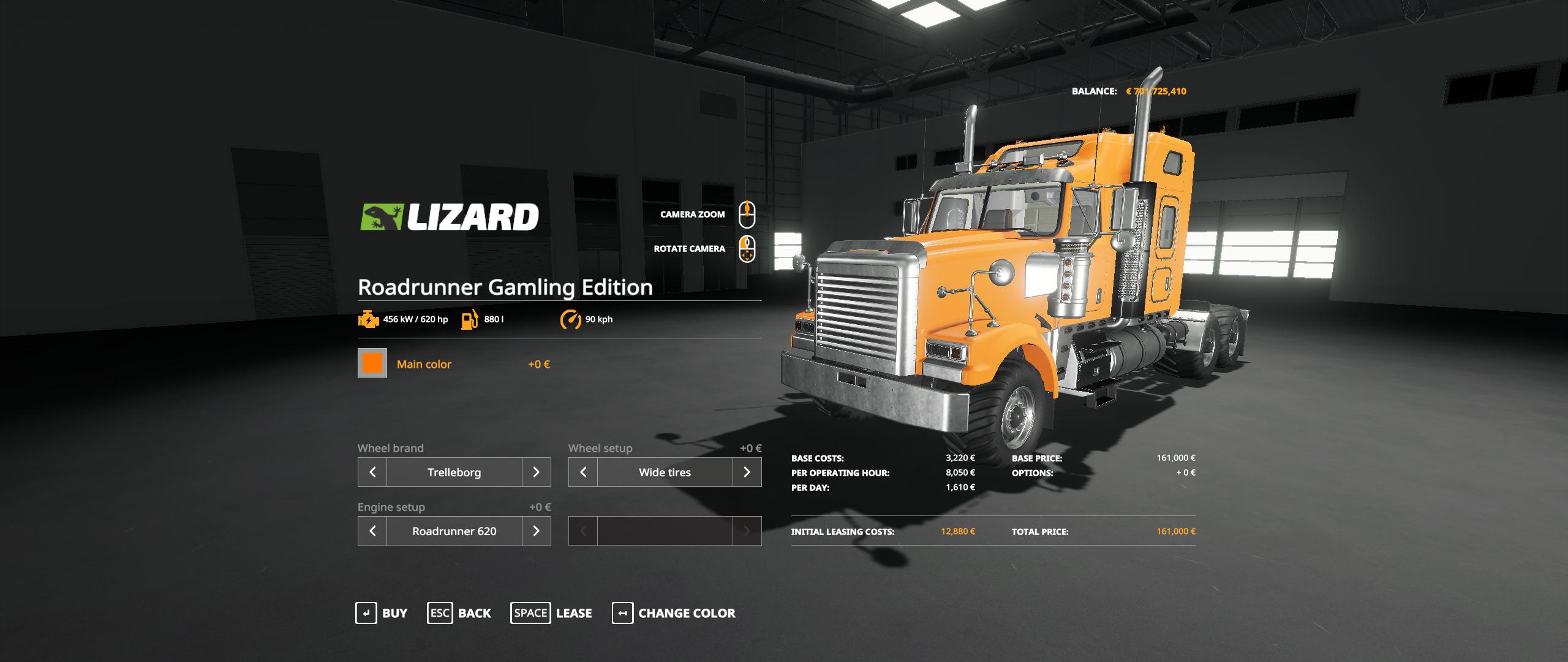Select previous Engine setup
Image resolution: width=1568 pixels, height=662 pixels.
tap(372, 531)
